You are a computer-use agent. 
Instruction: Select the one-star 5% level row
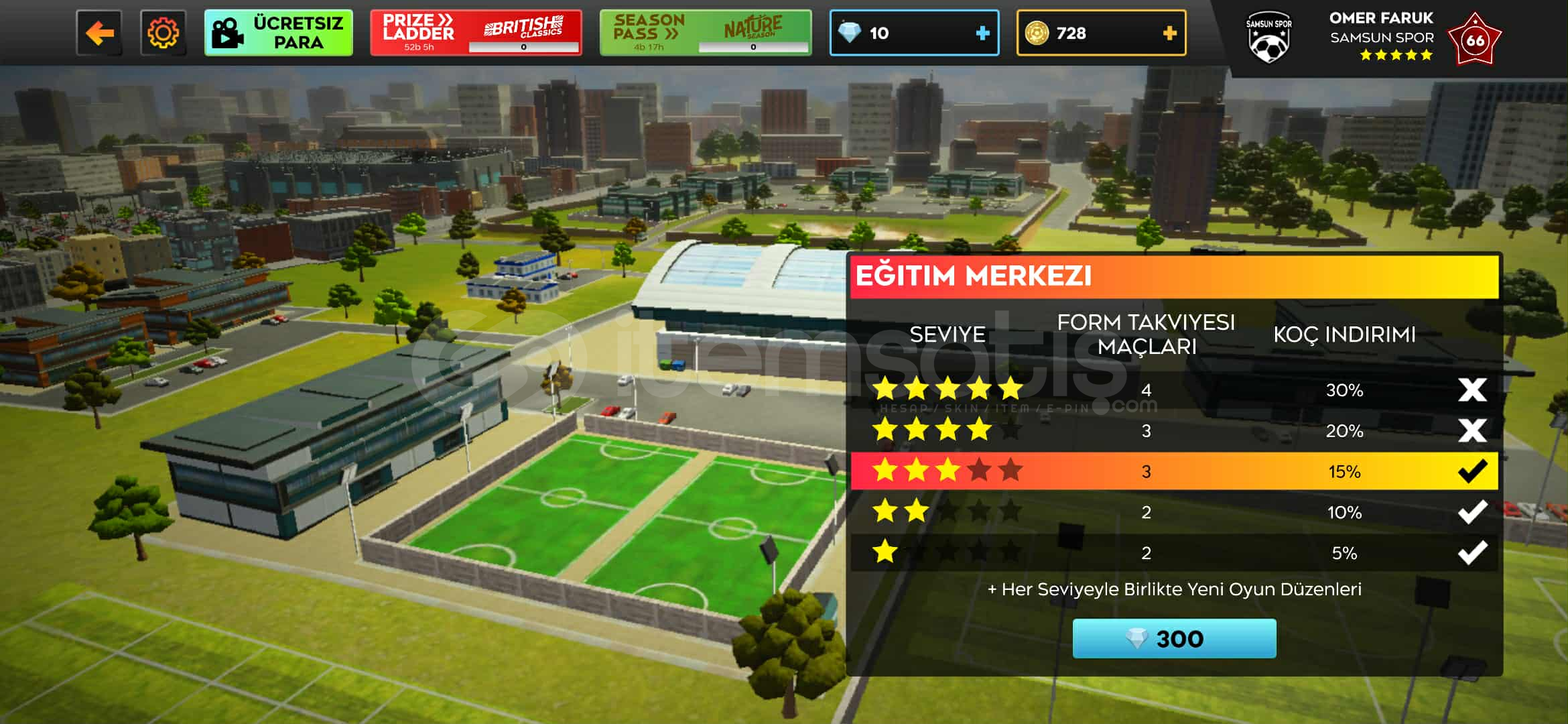click(x=1174, y=553)
